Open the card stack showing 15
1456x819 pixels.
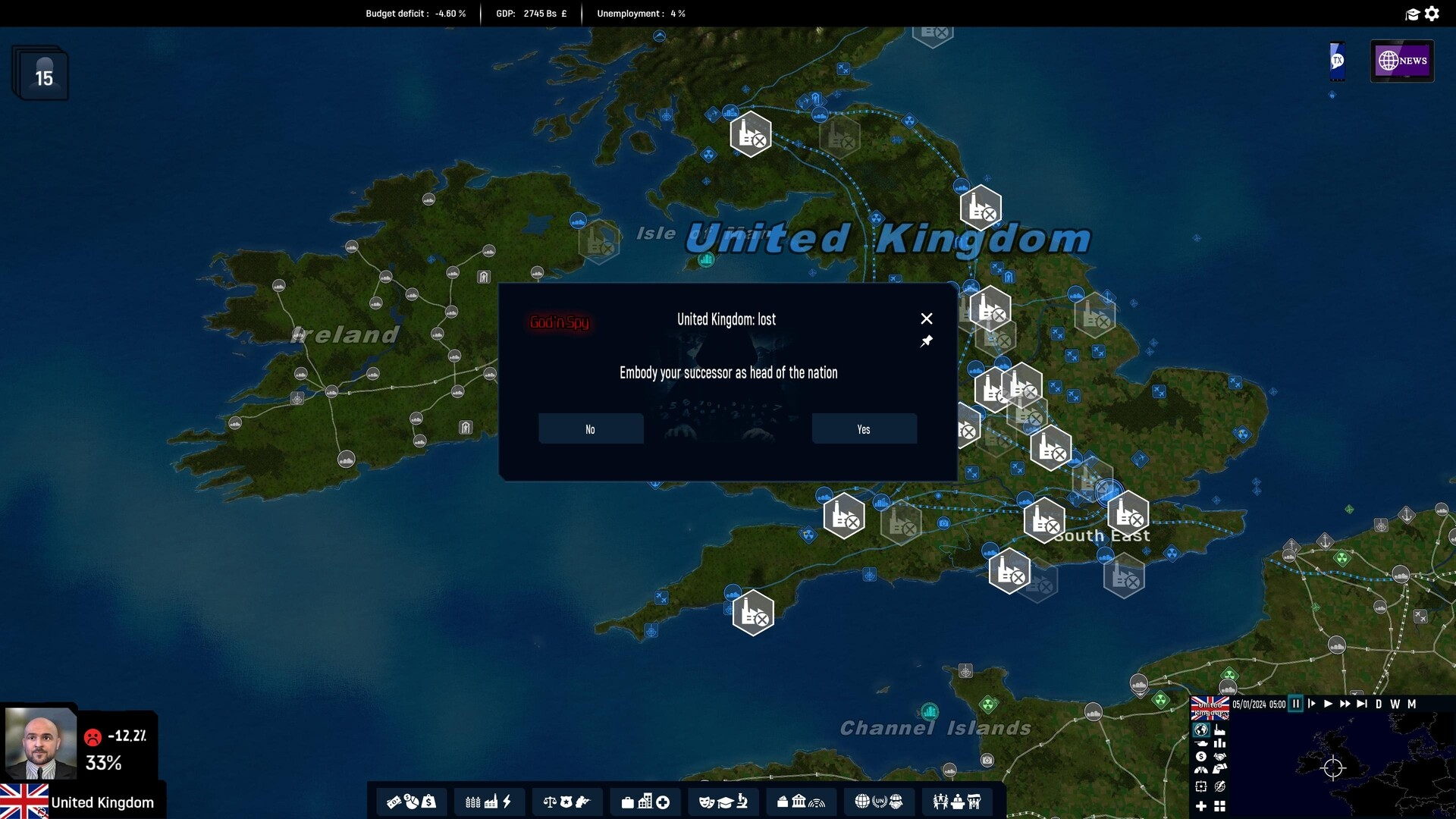41,74
